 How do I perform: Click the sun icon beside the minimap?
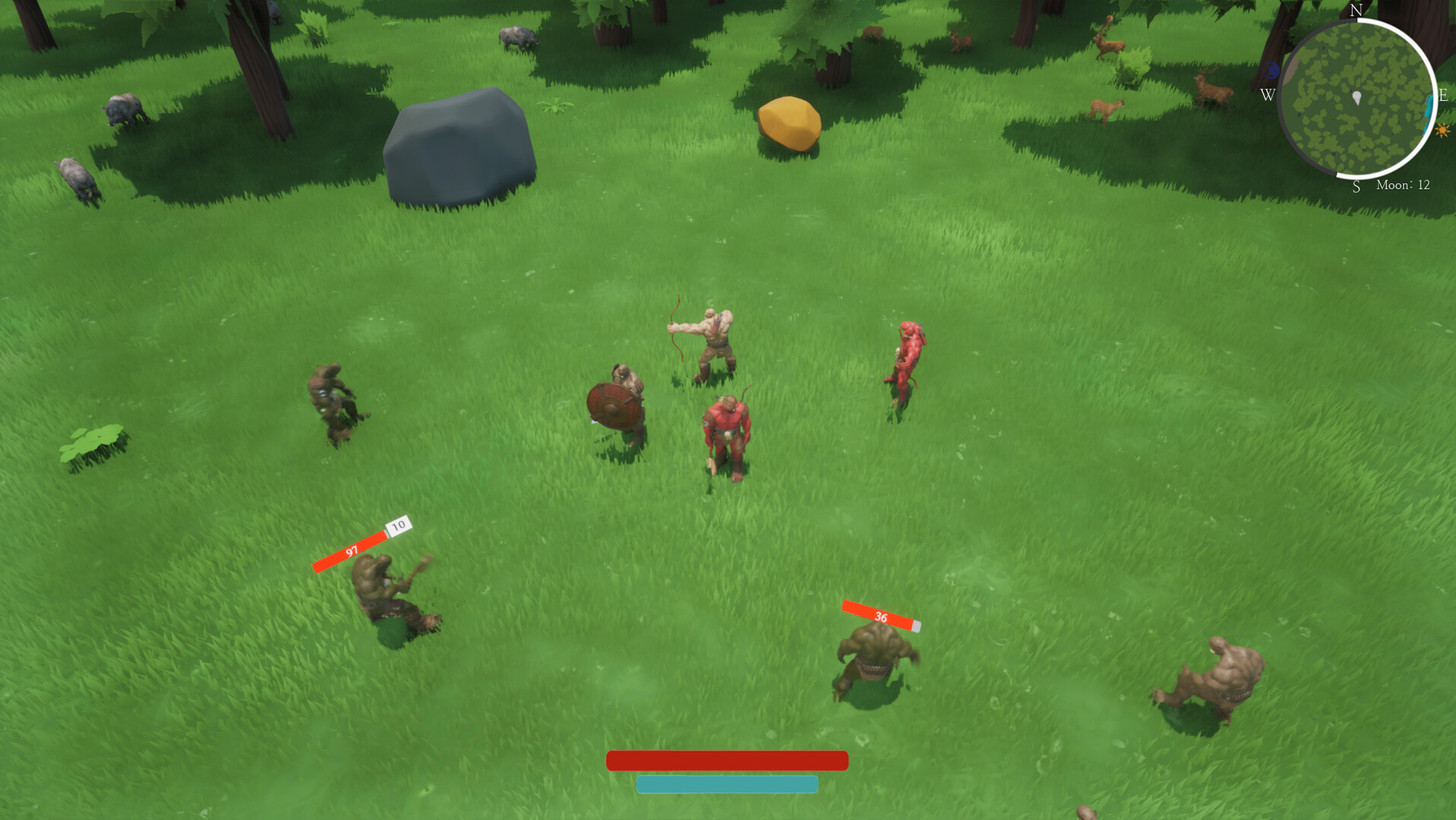[1442, 130]
